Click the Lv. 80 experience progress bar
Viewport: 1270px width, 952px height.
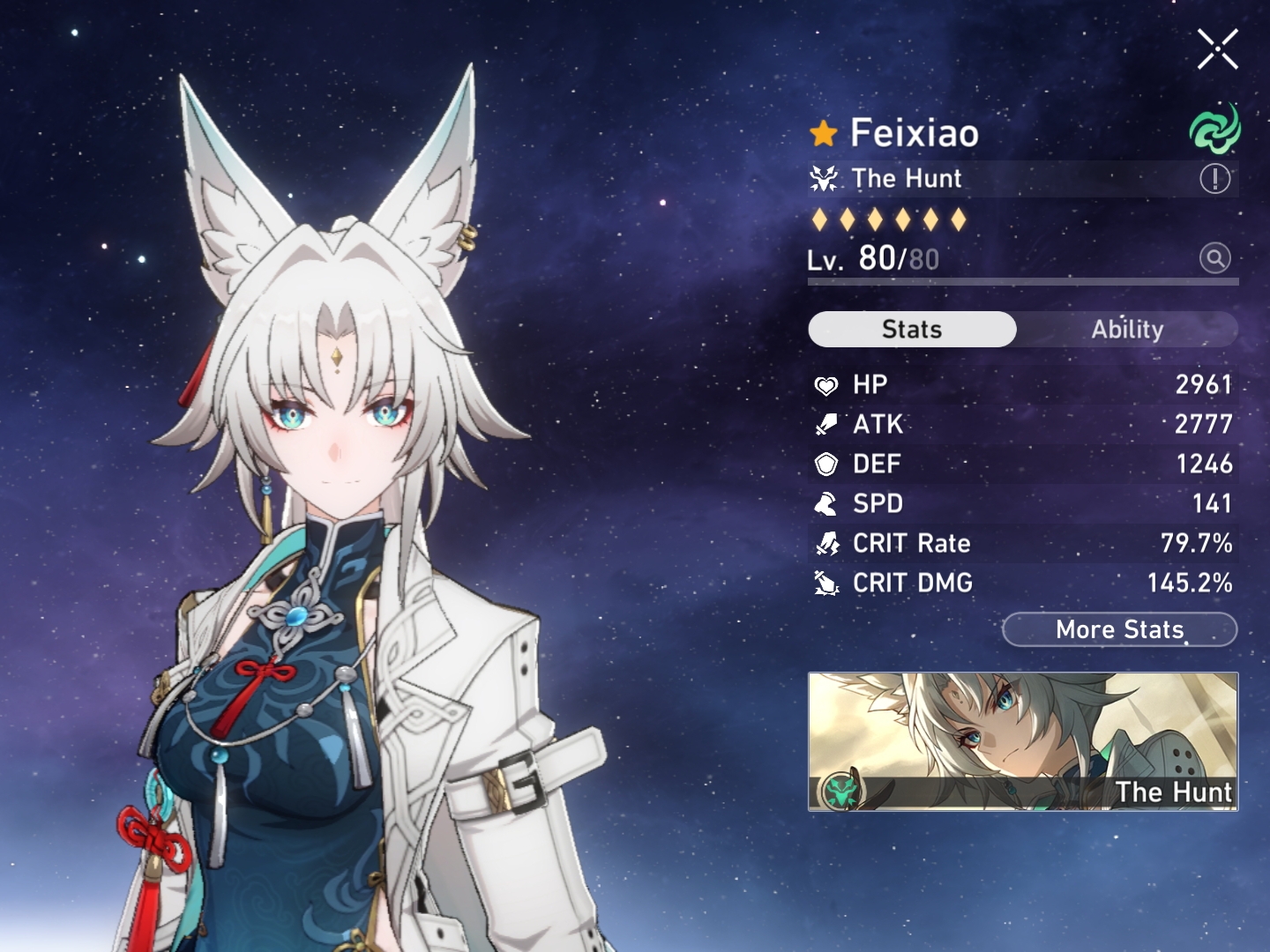[1023, 281]
